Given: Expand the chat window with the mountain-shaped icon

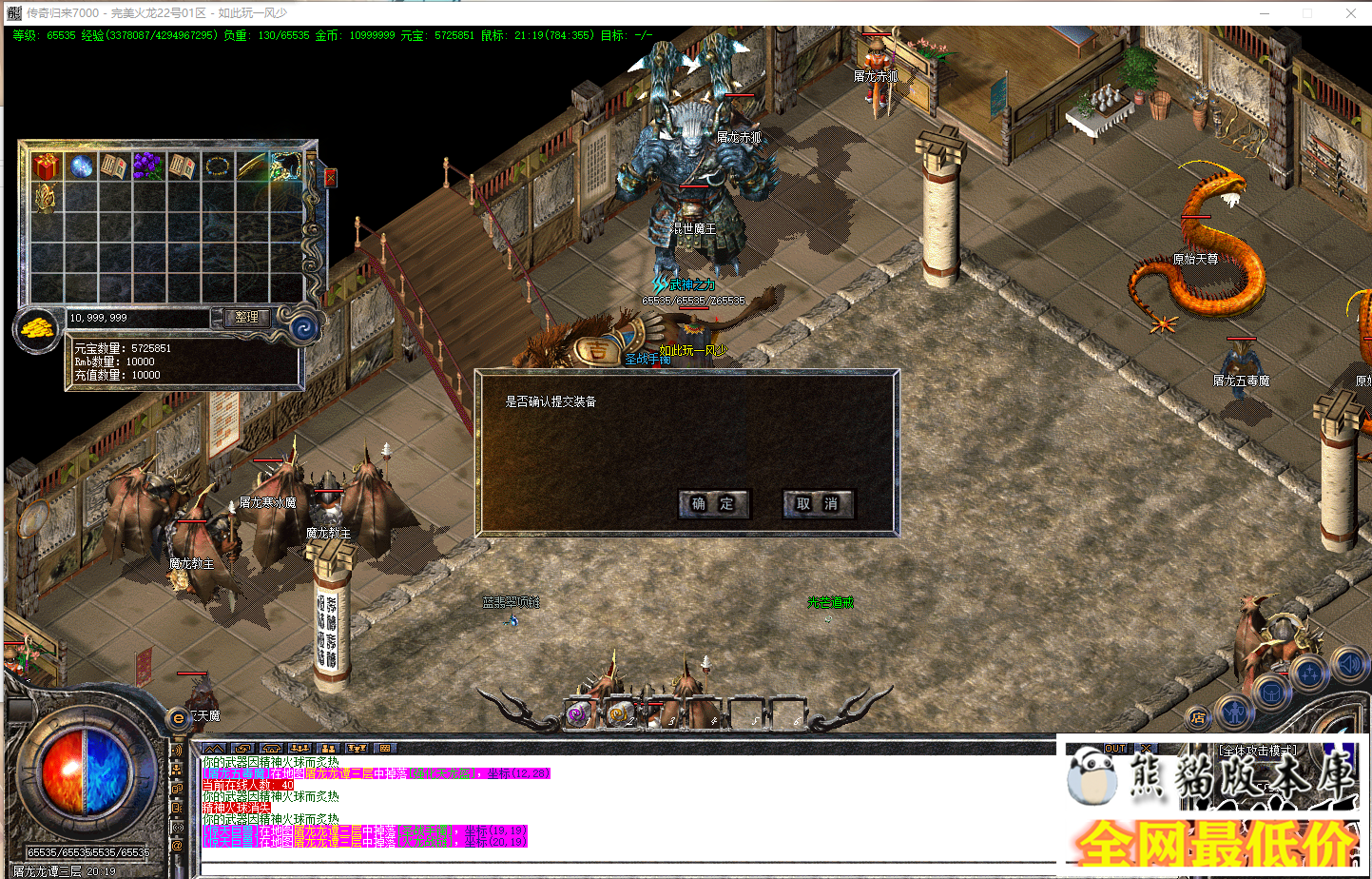Looking at the screenshot, I should (213, 749).
